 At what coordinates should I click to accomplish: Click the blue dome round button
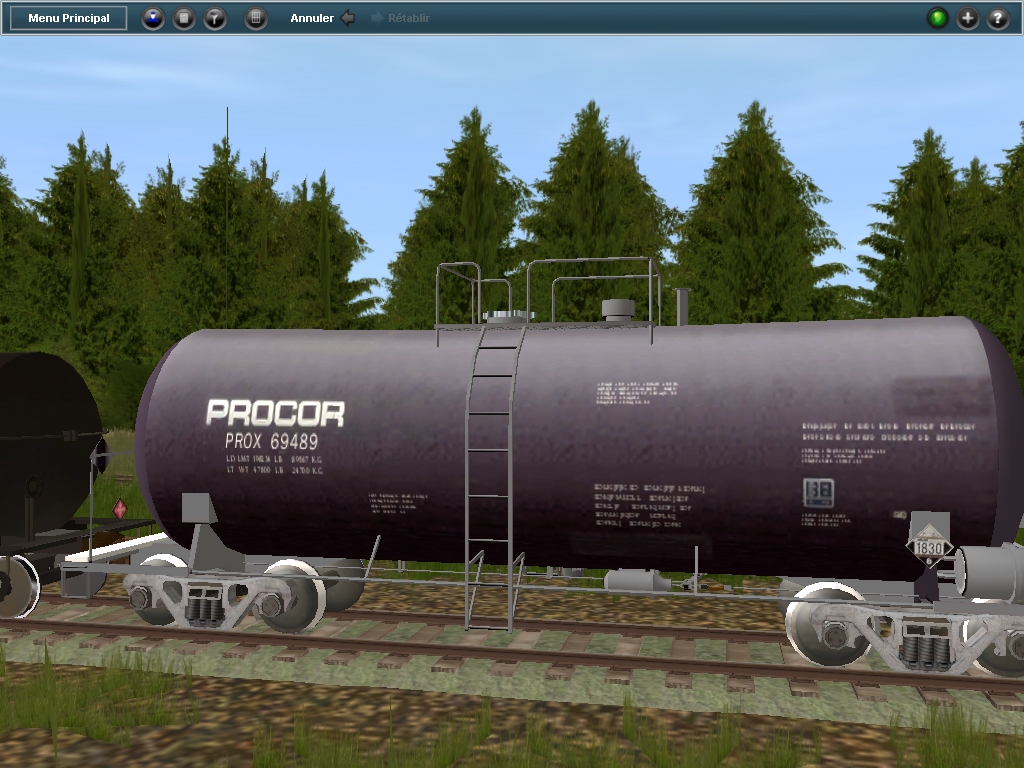pos(153,18)
